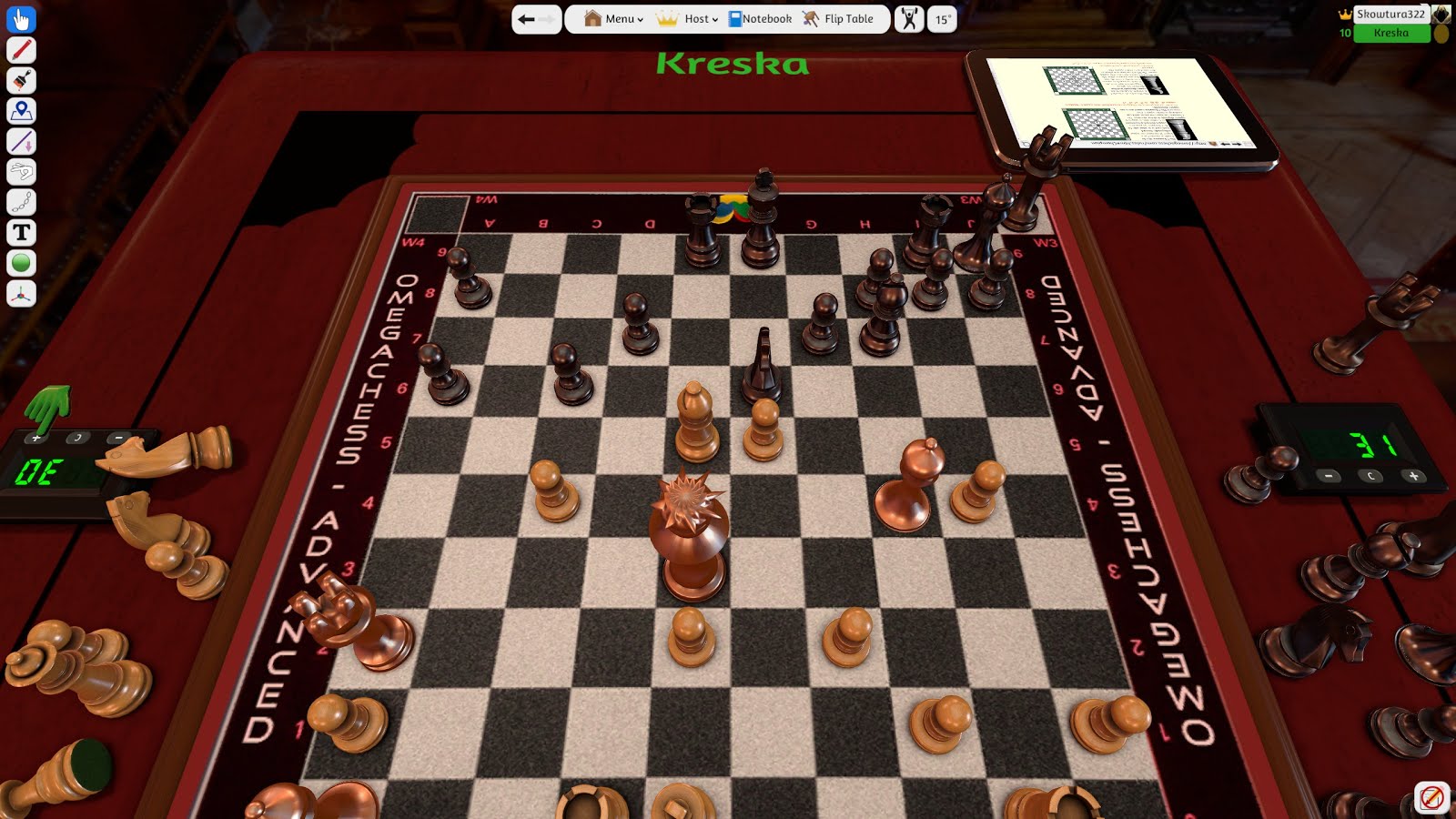Click the 15° rotation angle button
The image size is (1456, 819).
tap(942, 18)
